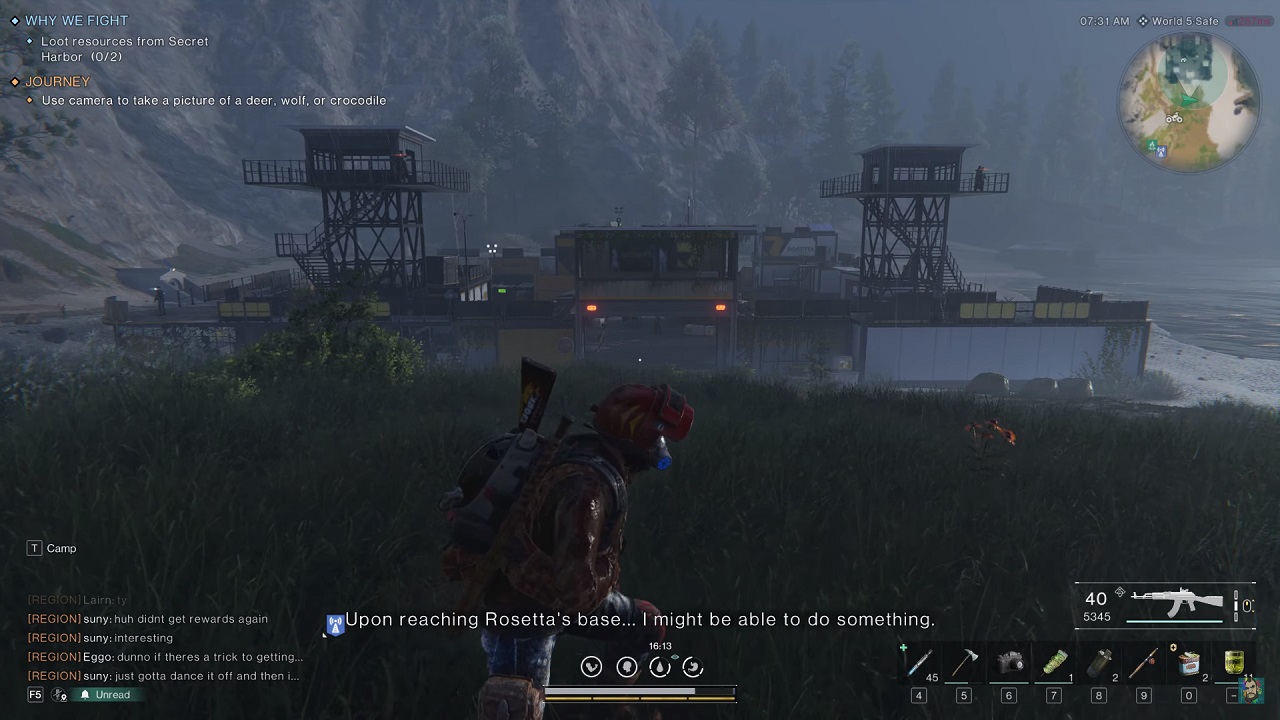Select the Journey camera quest objective
1280x720 pixels.
213,100
